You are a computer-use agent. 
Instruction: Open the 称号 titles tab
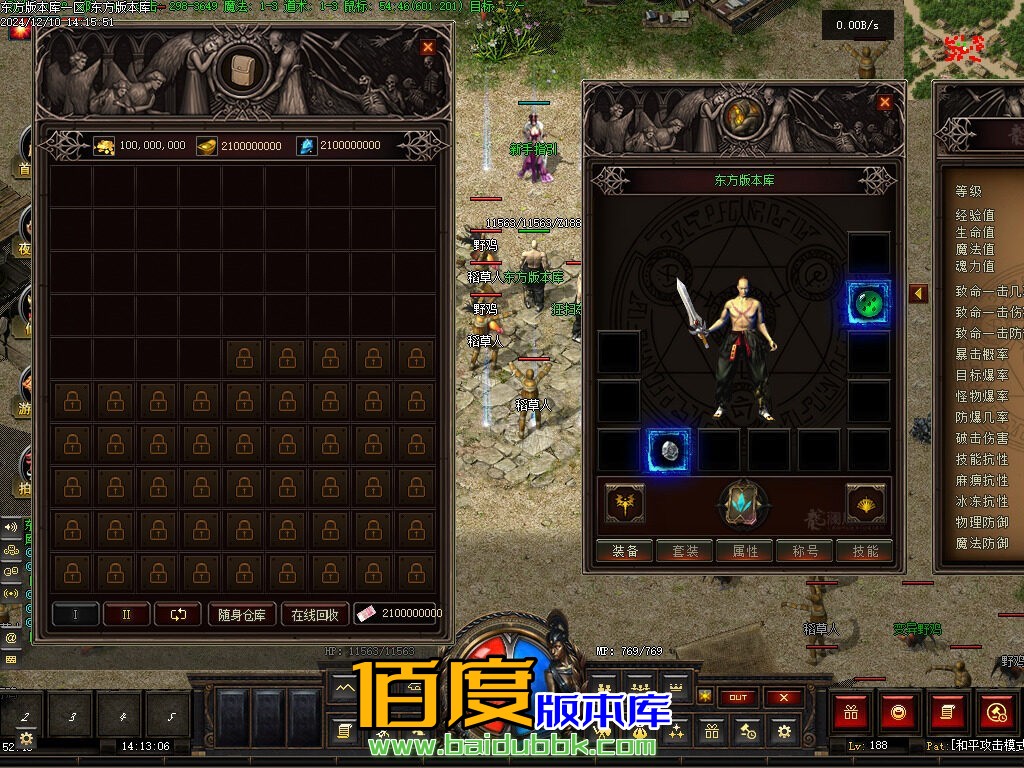click(x=805, y=551)
